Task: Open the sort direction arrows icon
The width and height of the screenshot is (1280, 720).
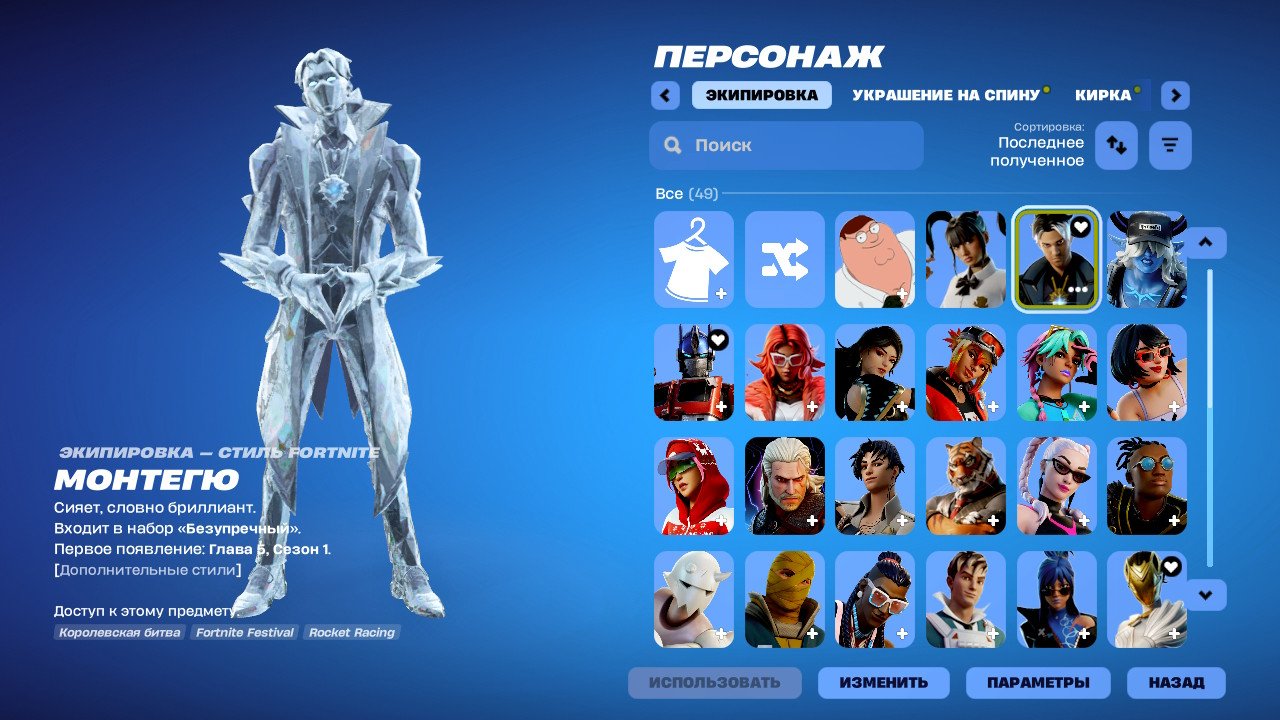Action: pos(1116,145)
